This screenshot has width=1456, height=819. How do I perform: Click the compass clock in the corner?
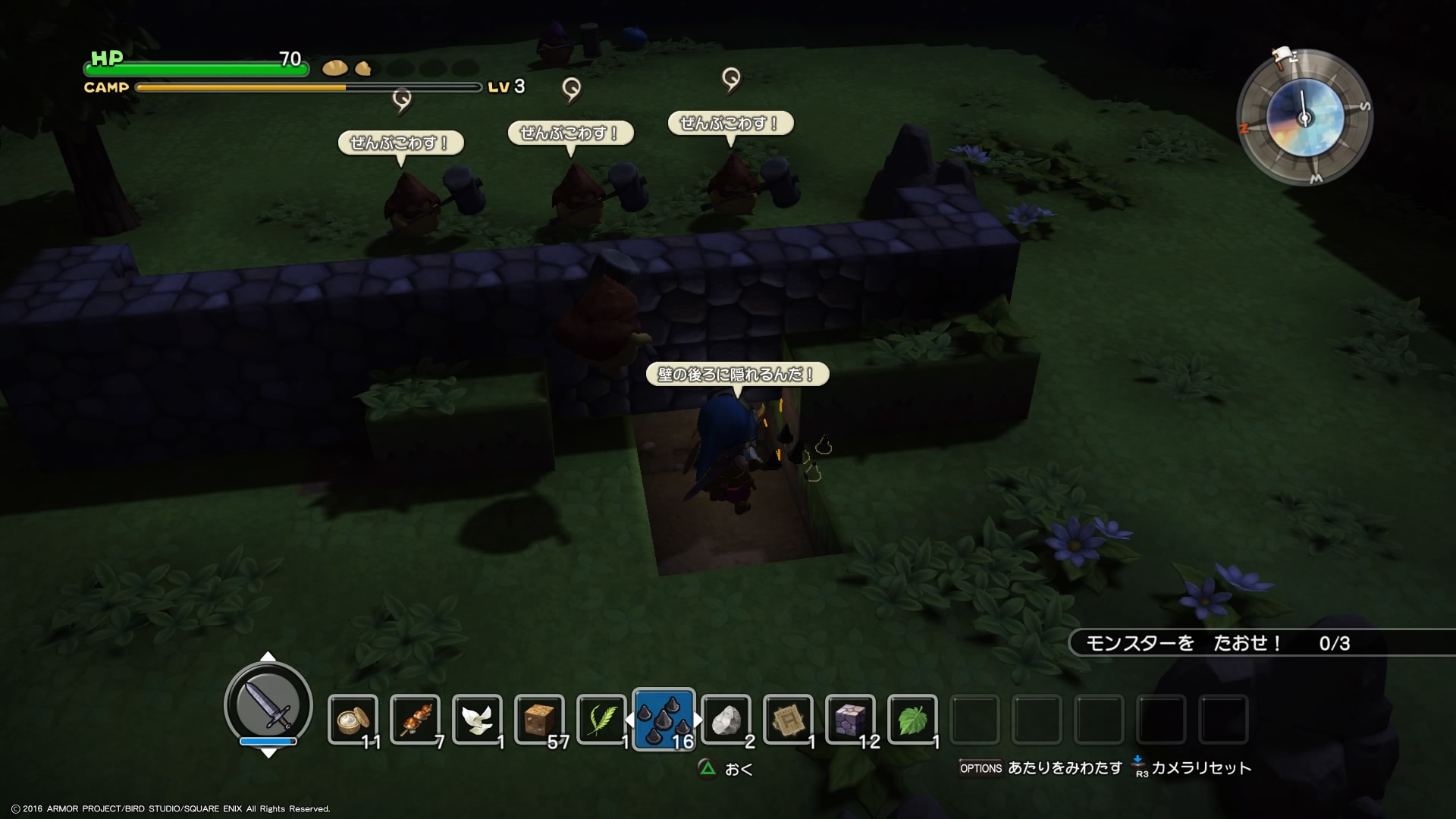click(1304, 118)
